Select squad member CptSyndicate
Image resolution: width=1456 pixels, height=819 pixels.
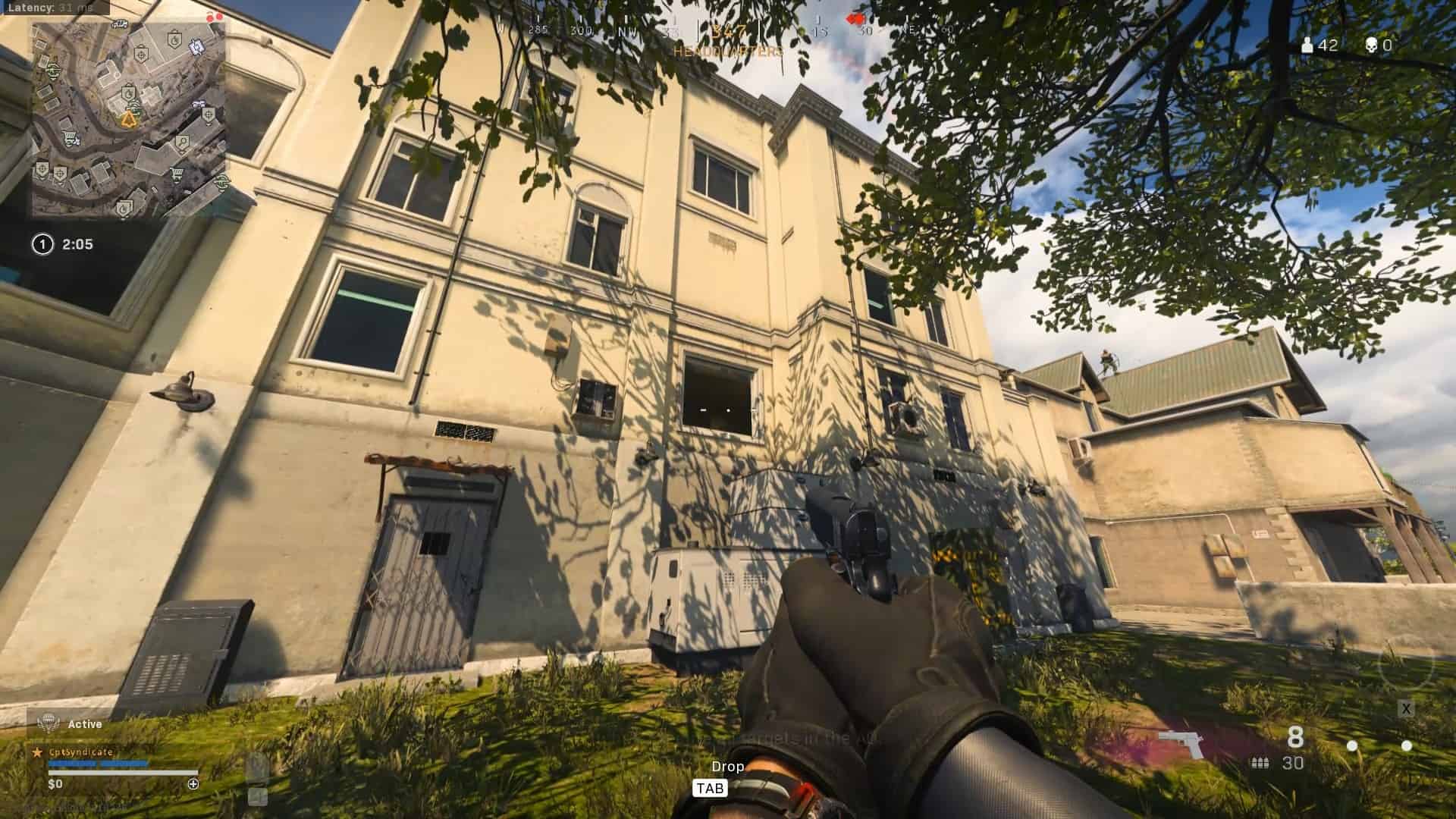pos(80,752)
